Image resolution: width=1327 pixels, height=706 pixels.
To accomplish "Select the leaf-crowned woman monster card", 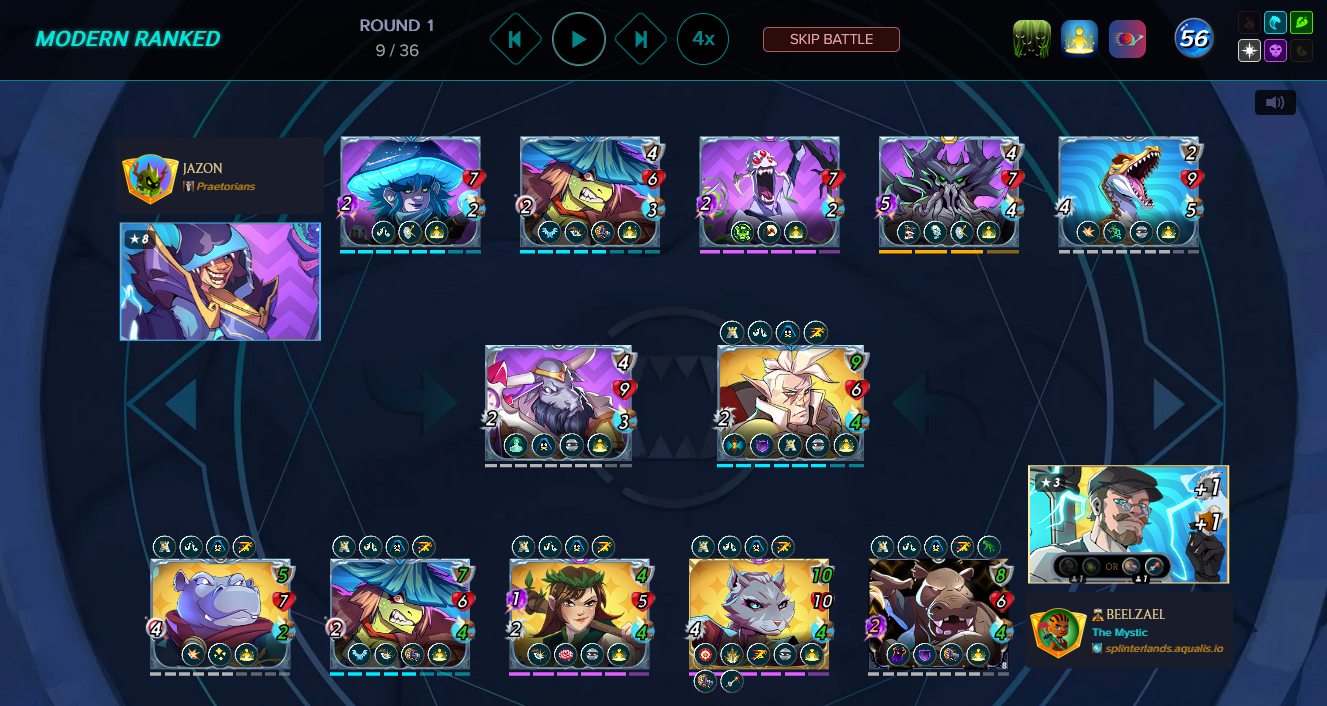I will 579,613.
